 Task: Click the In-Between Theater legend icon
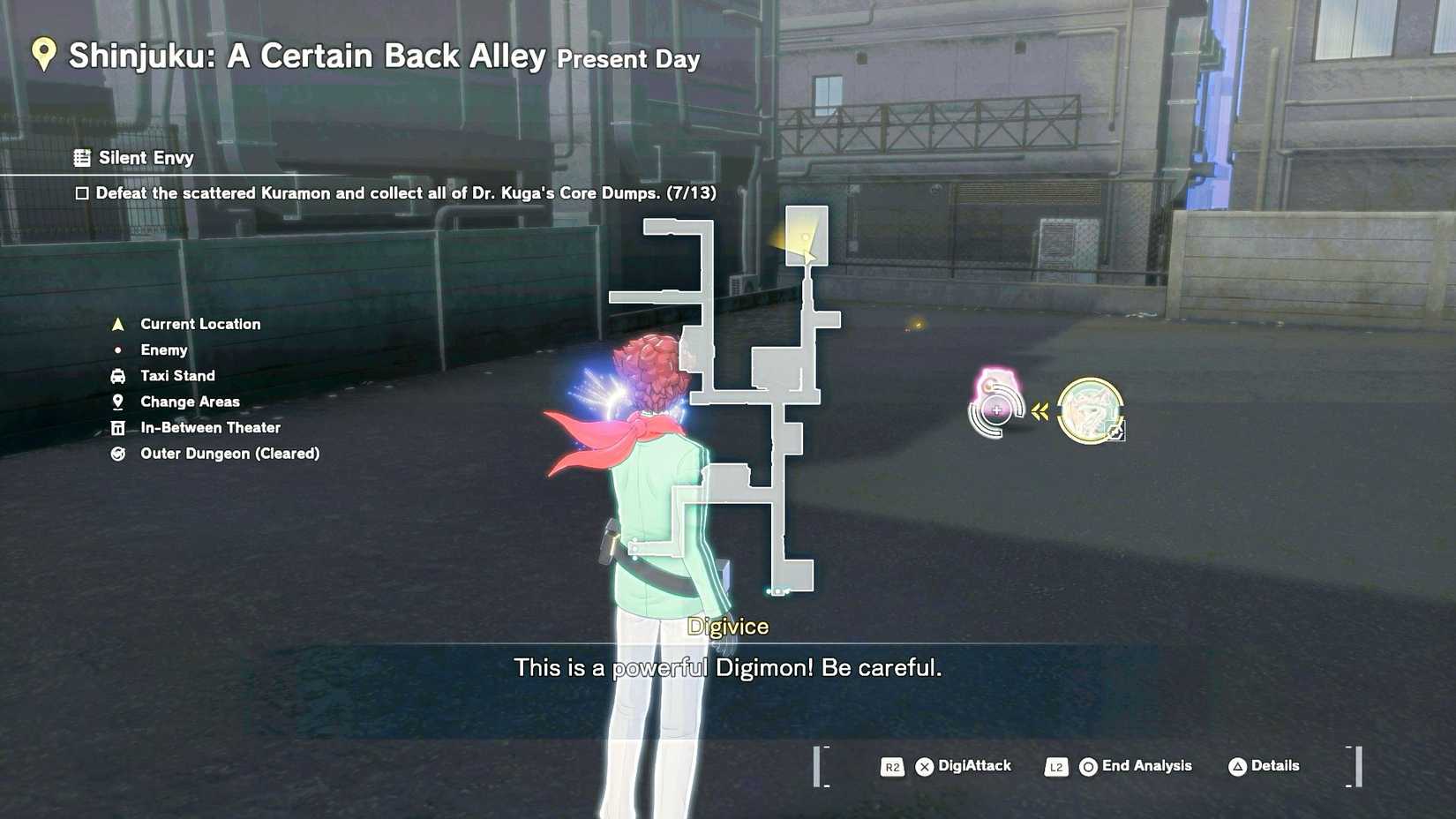(x=117, y=427)
